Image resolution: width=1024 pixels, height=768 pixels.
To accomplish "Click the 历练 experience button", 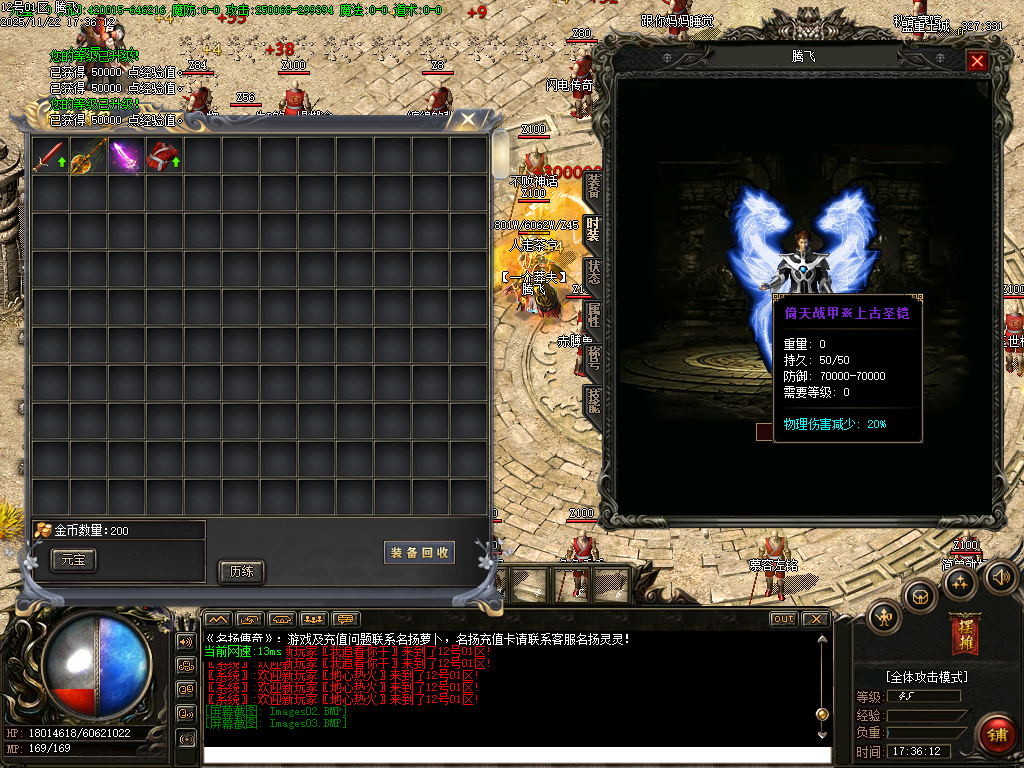I will tap(241, 572).
